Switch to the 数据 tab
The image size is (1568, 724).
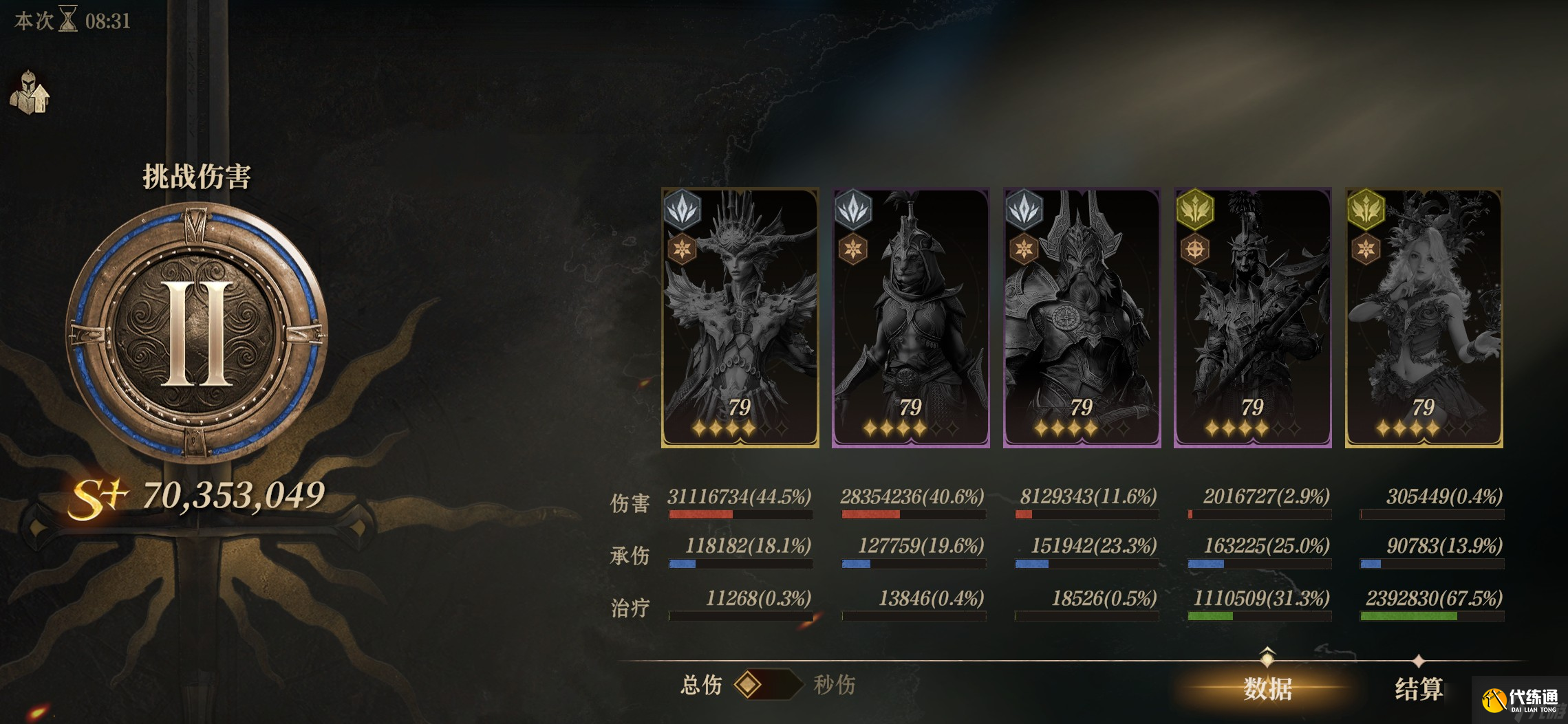pyautogui.click(x=1267, y=688)
